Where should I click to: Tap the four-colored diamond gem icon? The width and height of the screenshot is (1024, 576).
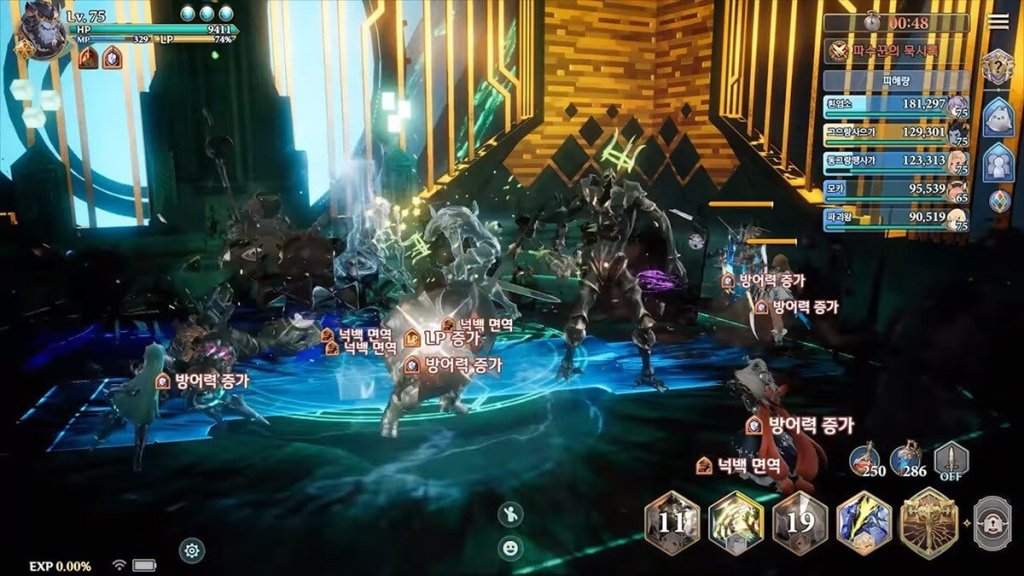pos(998,201)
